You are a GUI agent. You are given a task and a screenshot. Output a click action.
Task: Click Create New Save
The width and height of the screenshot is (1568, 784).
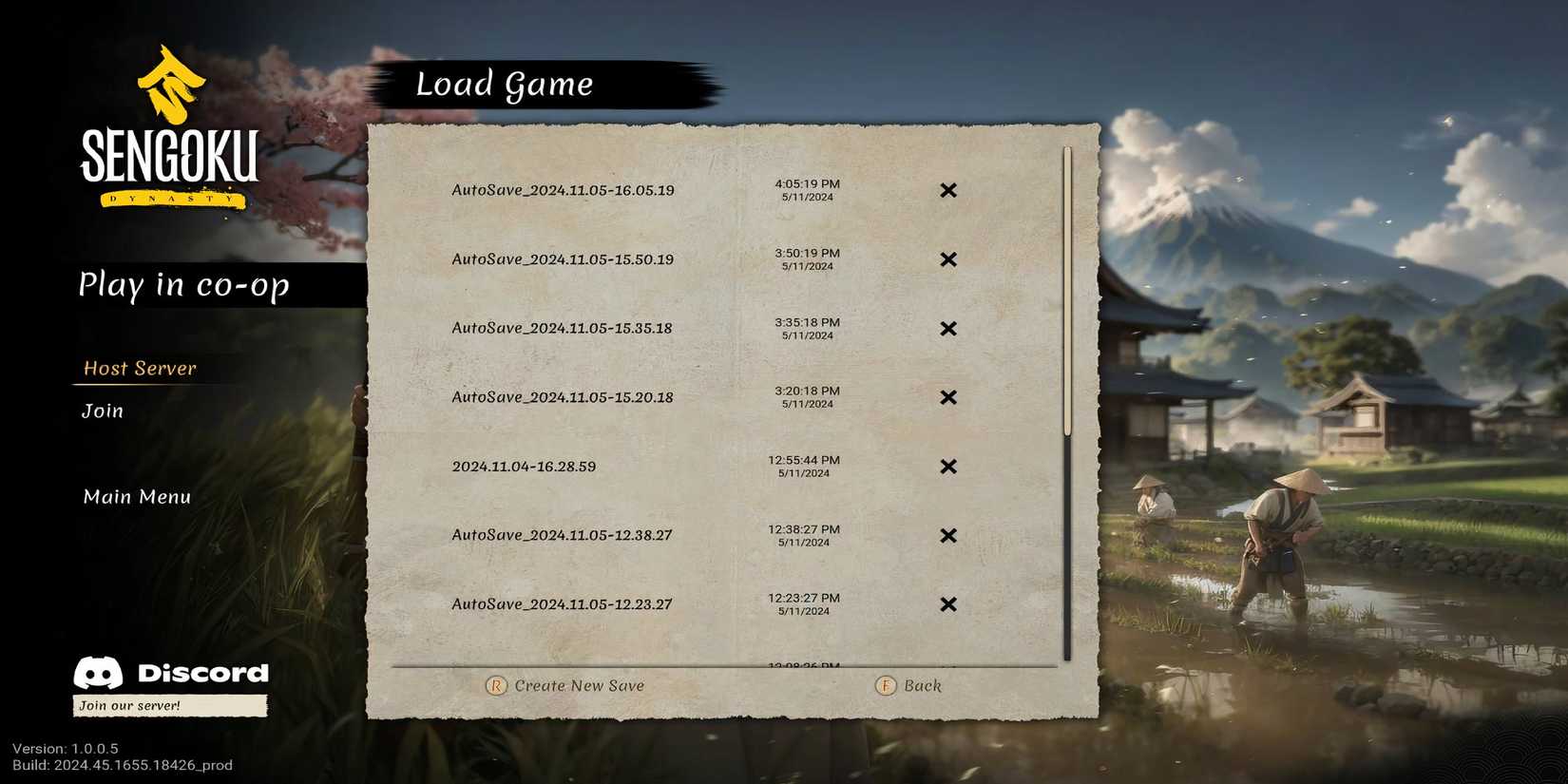565,685
